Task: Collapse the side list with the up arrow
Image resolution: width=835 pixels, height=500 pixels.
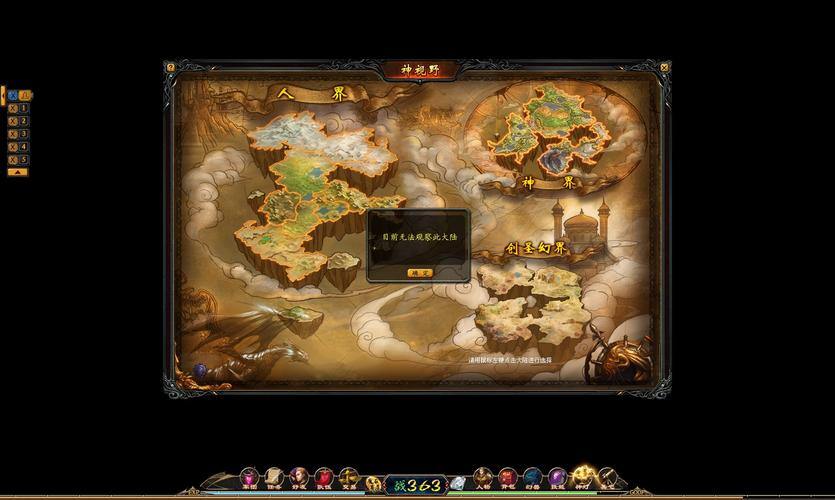Action: (17, 172)
